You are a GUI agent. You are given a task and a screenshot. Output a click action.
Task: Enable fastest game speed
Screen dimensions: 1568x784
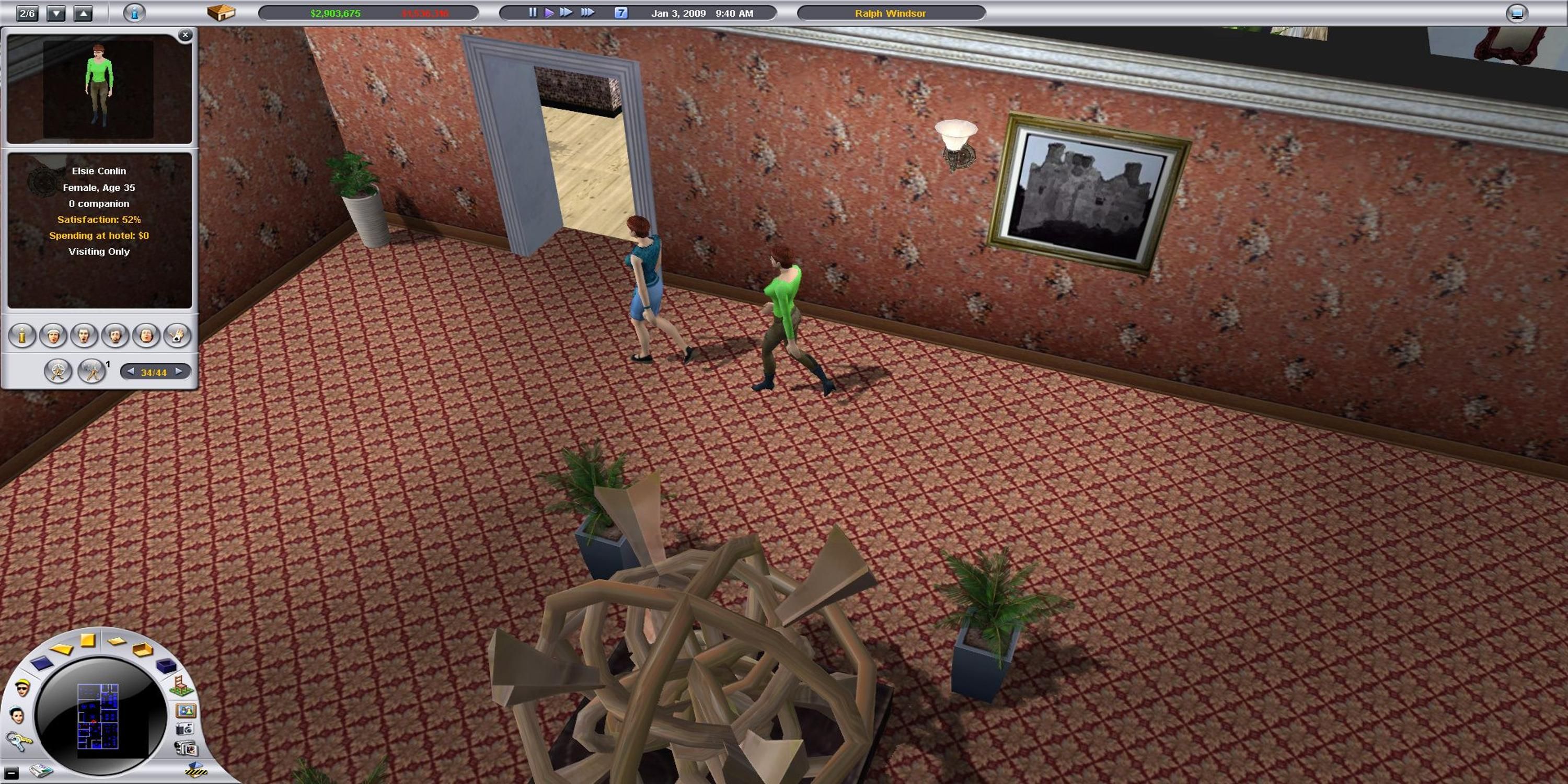589,12
